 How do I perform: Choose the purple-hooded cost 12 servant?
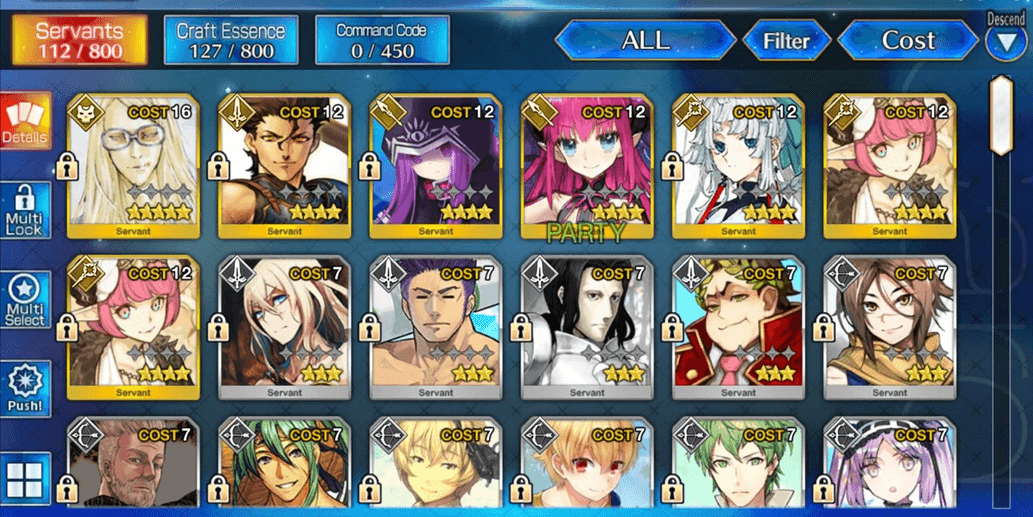click(436, 167)
